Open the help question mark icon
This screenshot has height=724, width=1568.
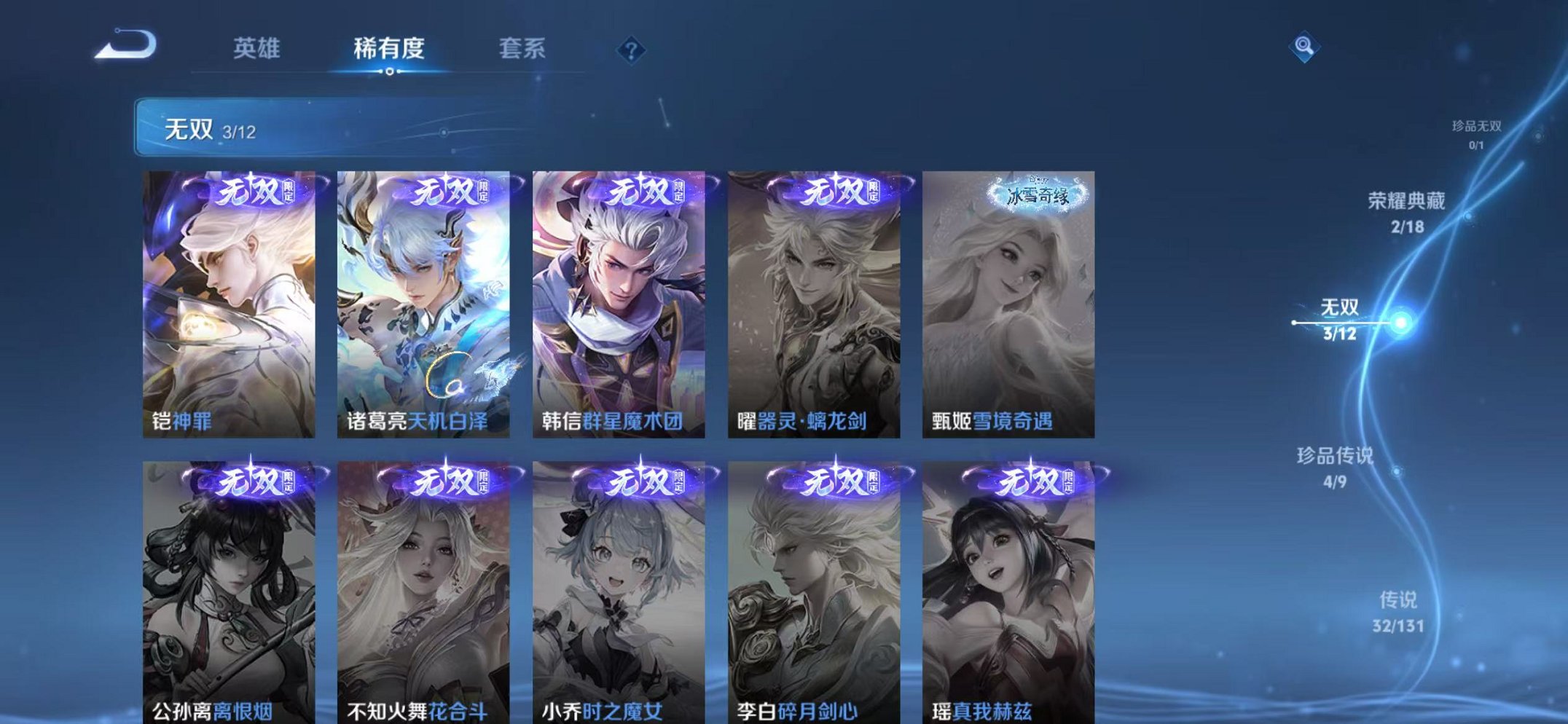(631, 48)
